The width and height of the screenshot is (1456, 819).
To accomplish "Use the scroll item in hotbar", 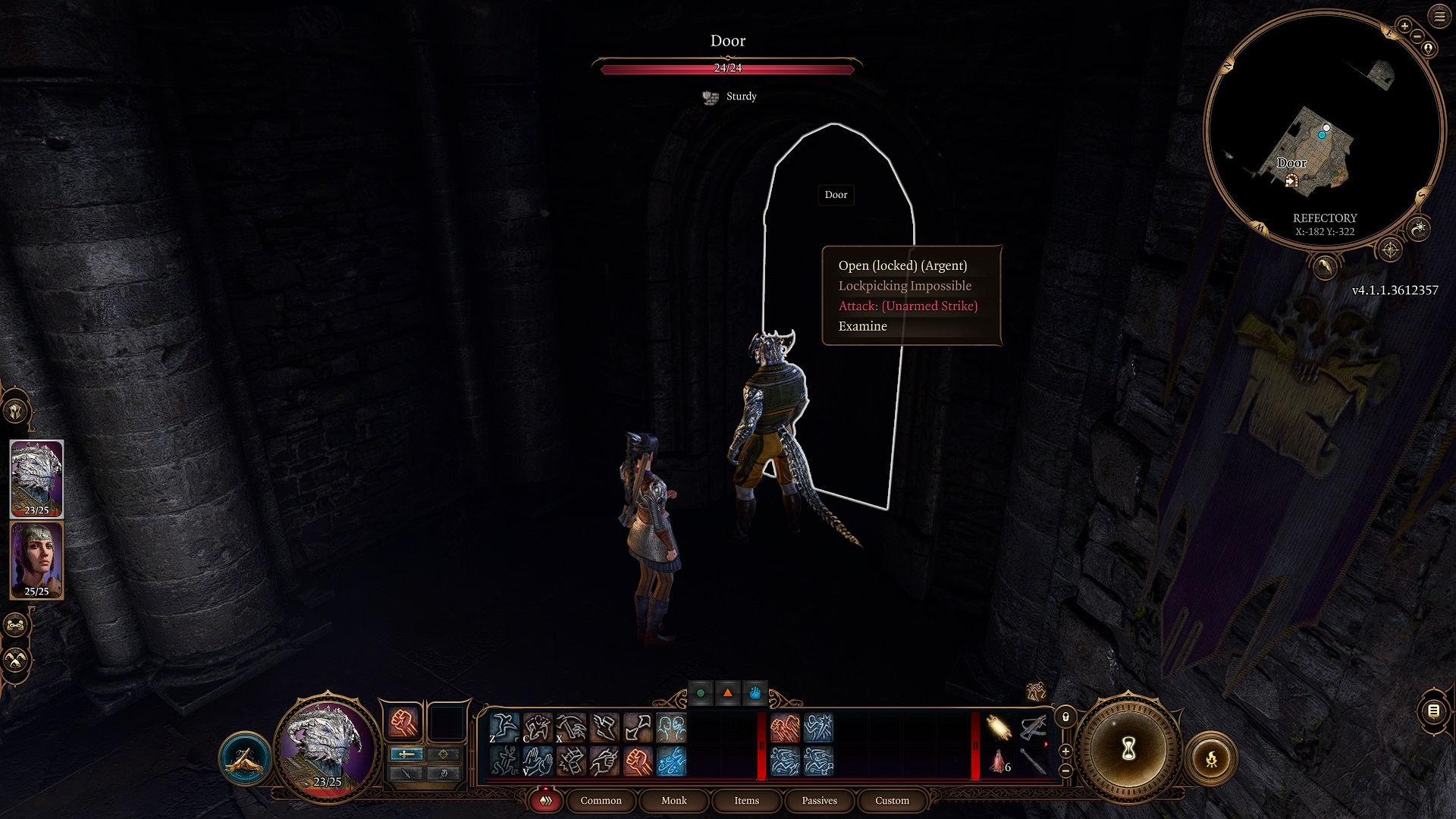I will [999, 728].
